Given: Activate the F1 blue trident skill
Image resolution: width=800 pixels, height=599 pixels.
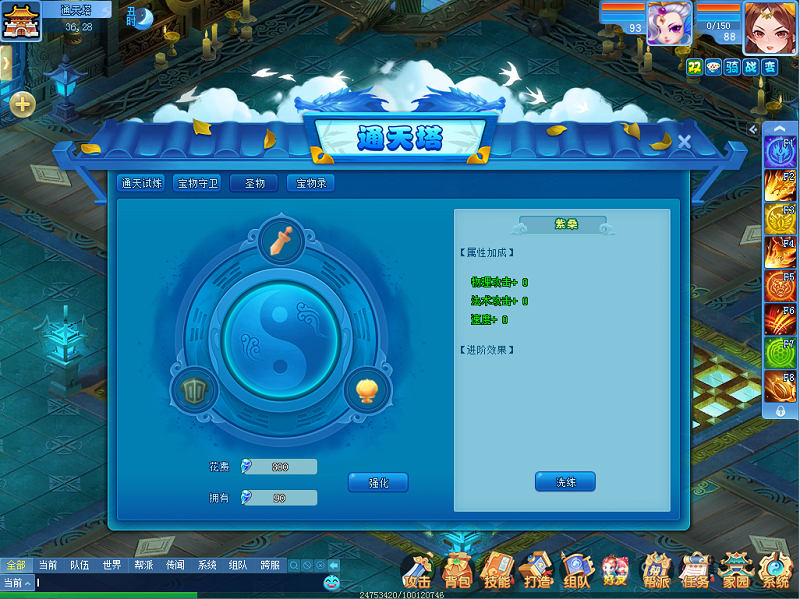Looking at the screenshot, I should (779, 151).
